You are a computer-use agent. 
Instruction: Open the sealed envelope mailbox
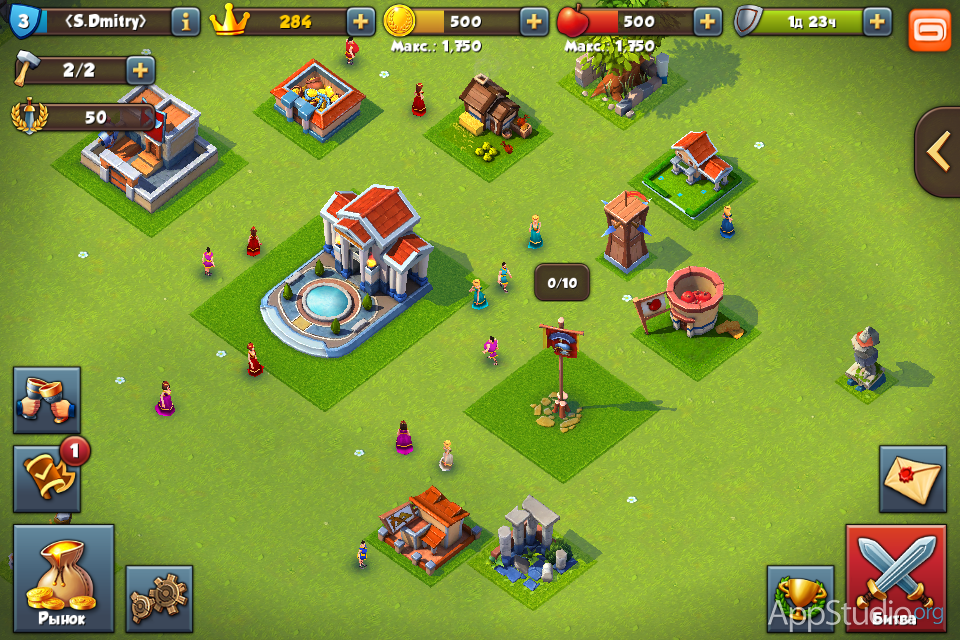912,479
